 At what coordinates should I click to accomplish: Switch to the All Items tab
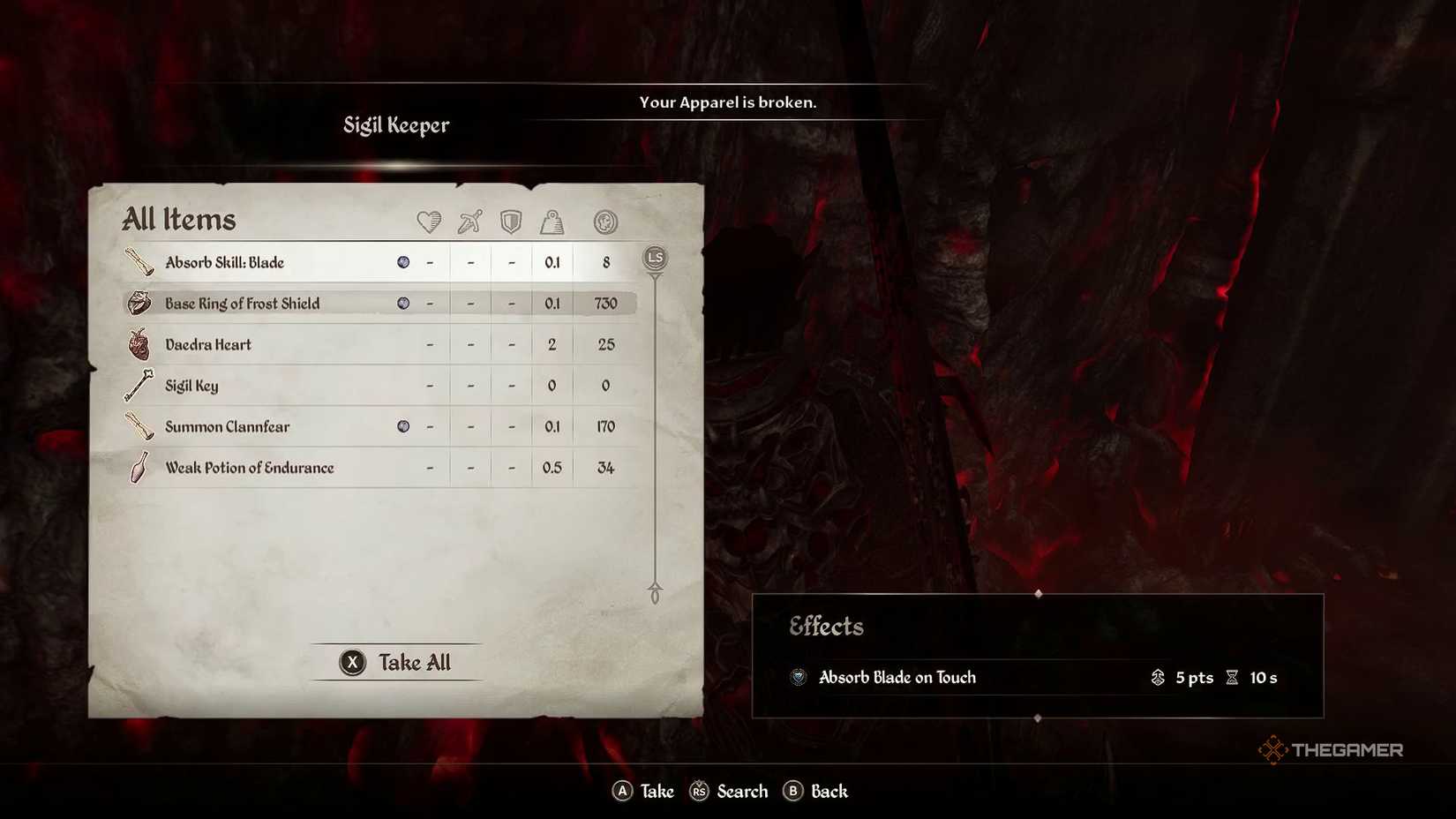[179, 220]
